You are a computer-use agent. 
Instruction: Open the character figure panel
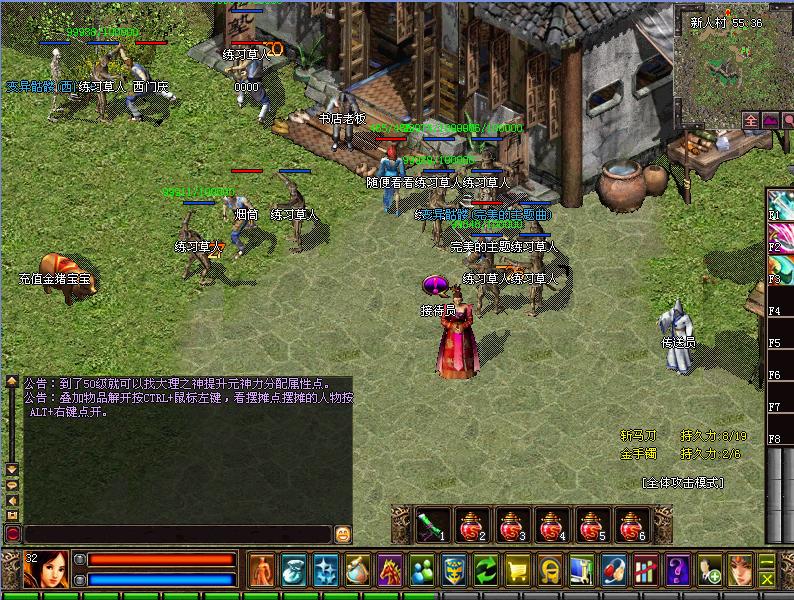pyautogui.click(x=262, y=570)
